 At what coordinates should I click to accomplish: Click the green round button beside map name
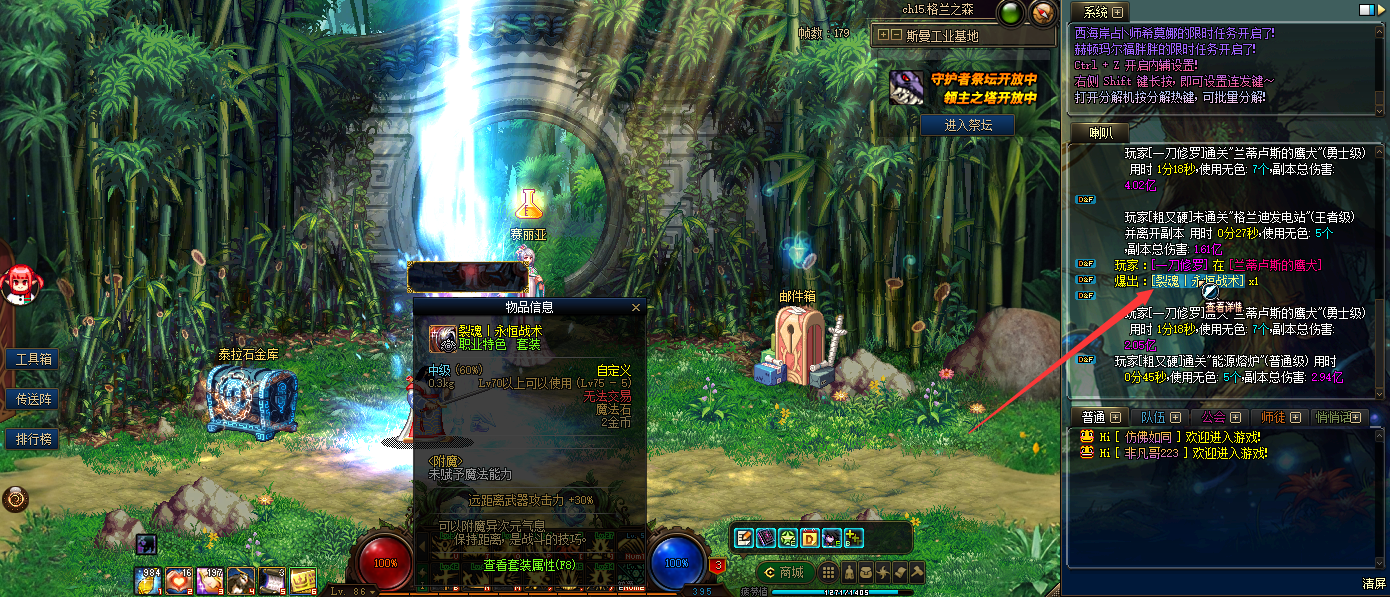coord(1009,12)
